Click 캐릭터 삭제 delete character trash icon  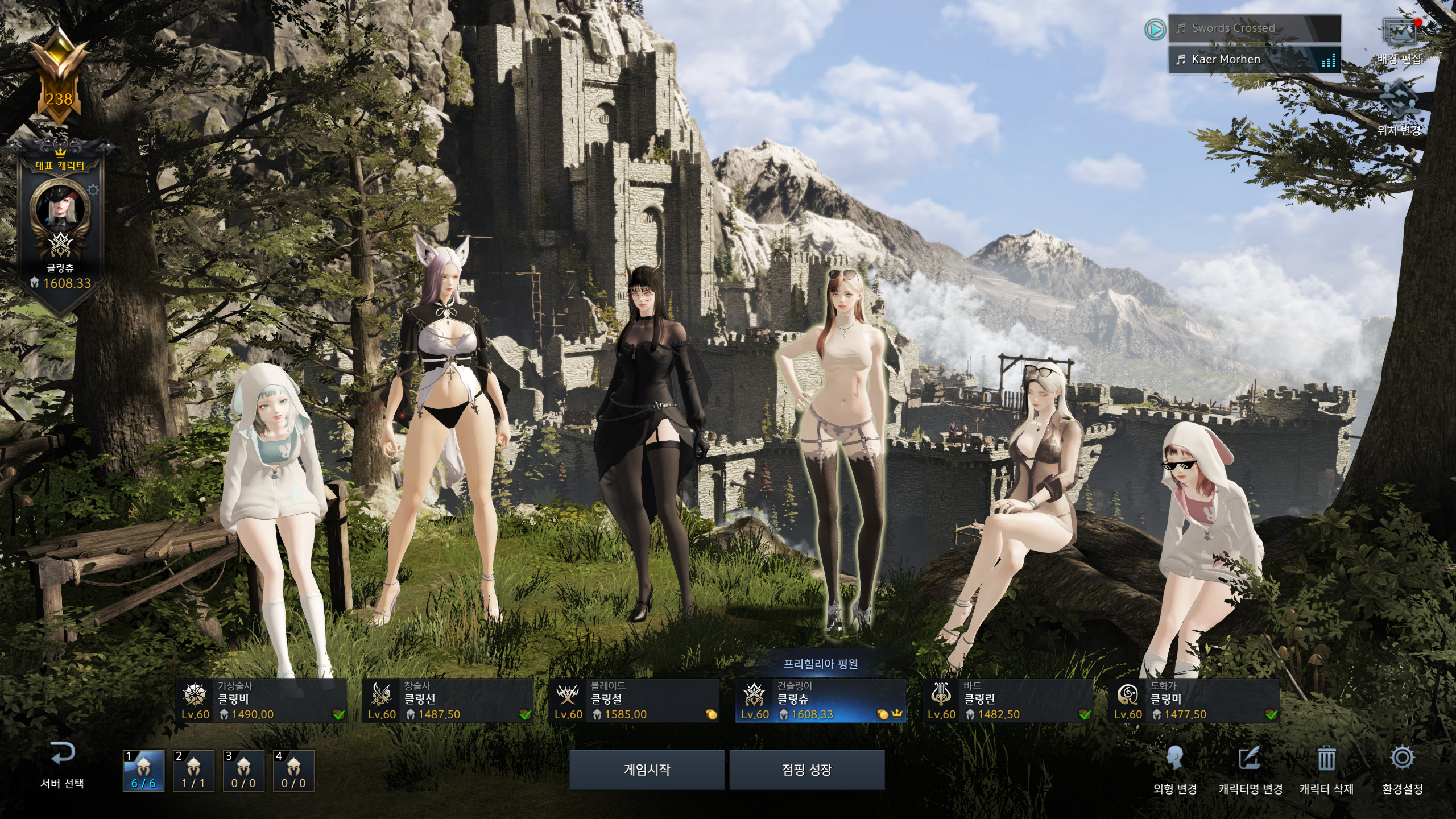pos(1326,769)
